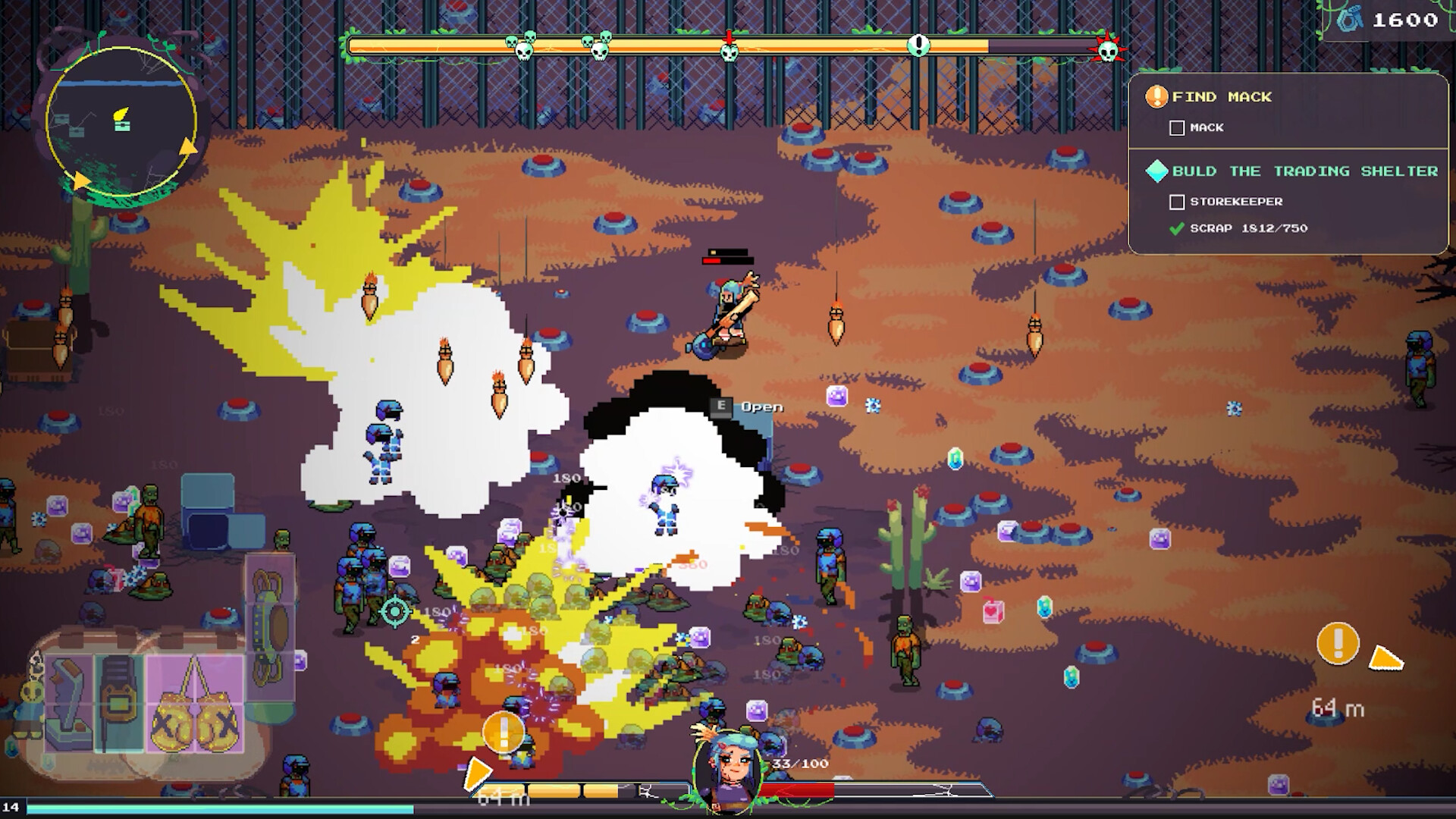Viewport: 1456px width, 819px height.
Task: Select the golden boxing gloves slot
Action: point(195,704)
